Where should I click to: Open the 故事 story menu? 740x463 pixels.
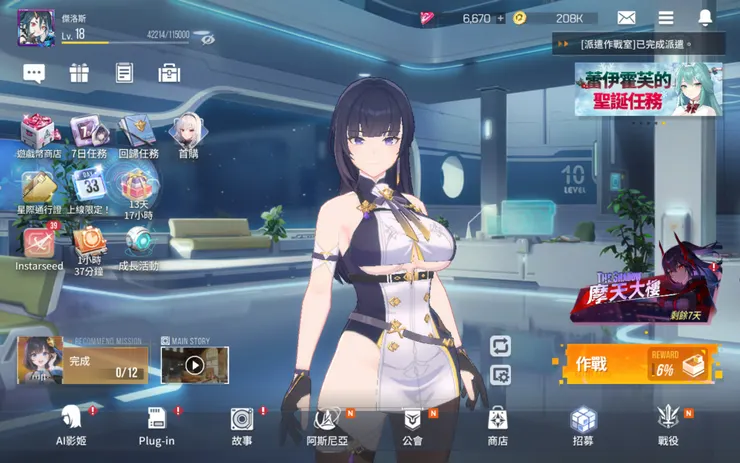[242, 424]
